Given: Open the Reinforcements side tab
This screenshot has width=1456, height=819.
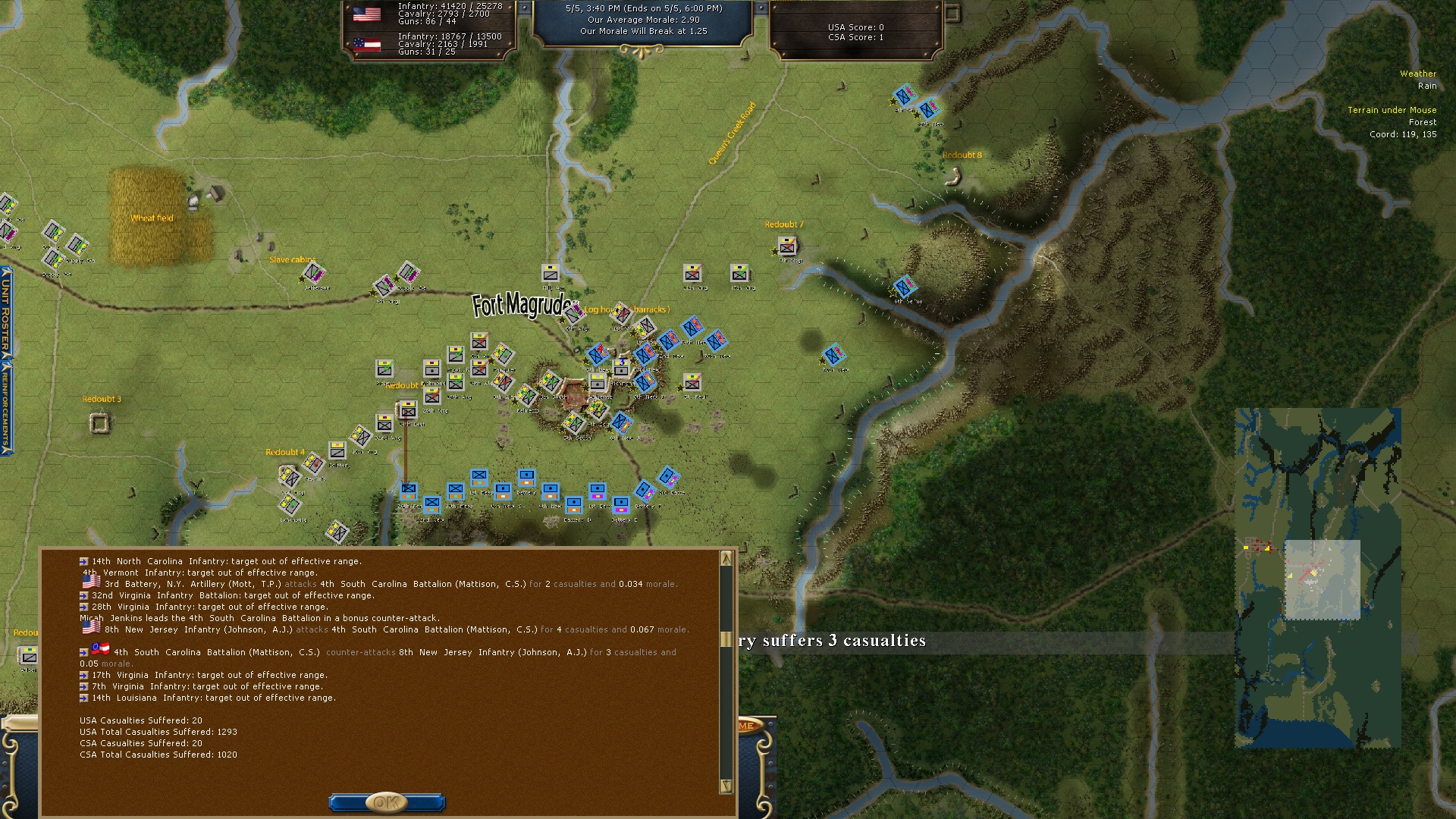Looking at the screenshot, I should [x=6, y=406].
